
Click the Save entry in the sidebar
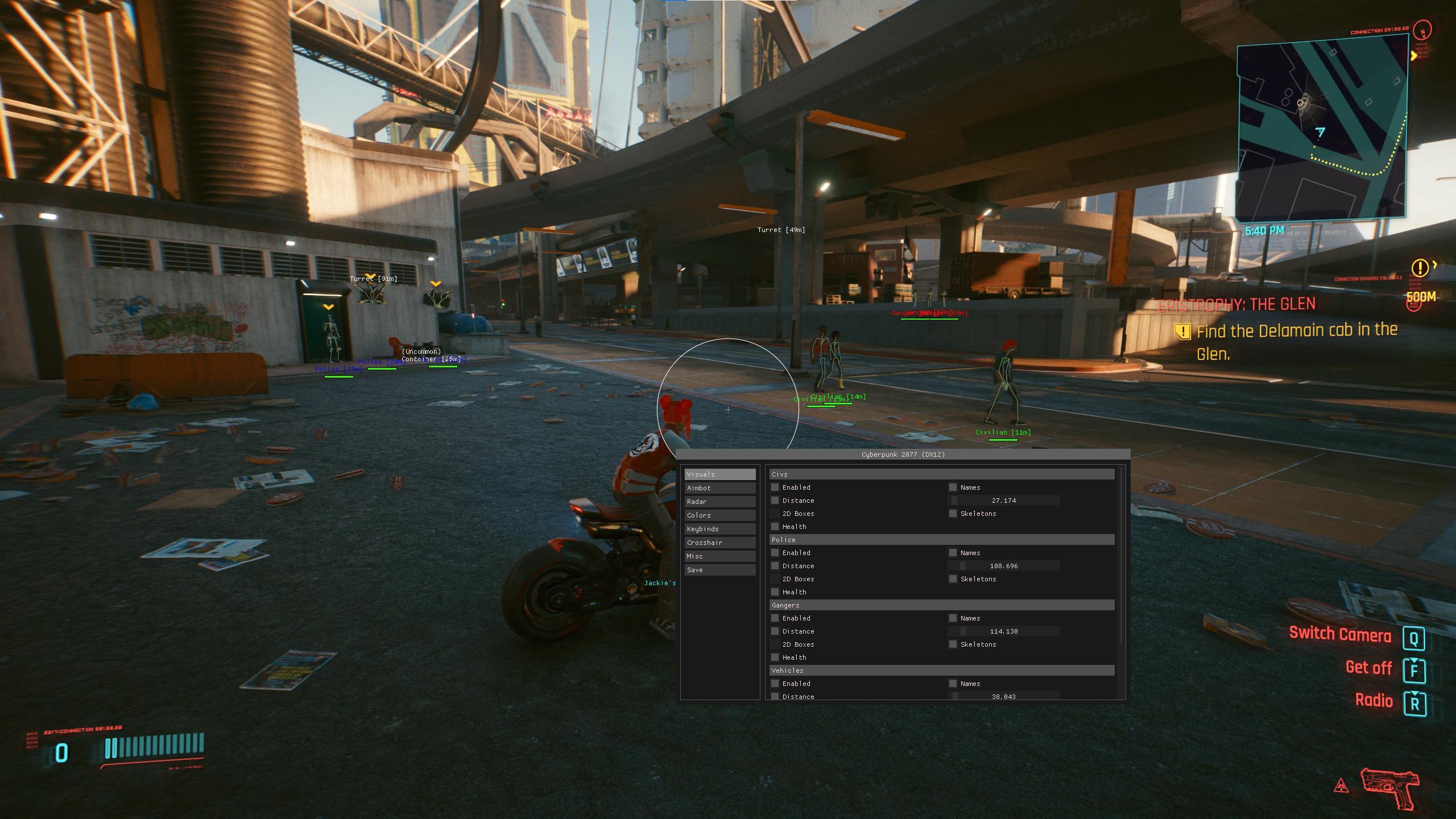click(x=719, y=570)
